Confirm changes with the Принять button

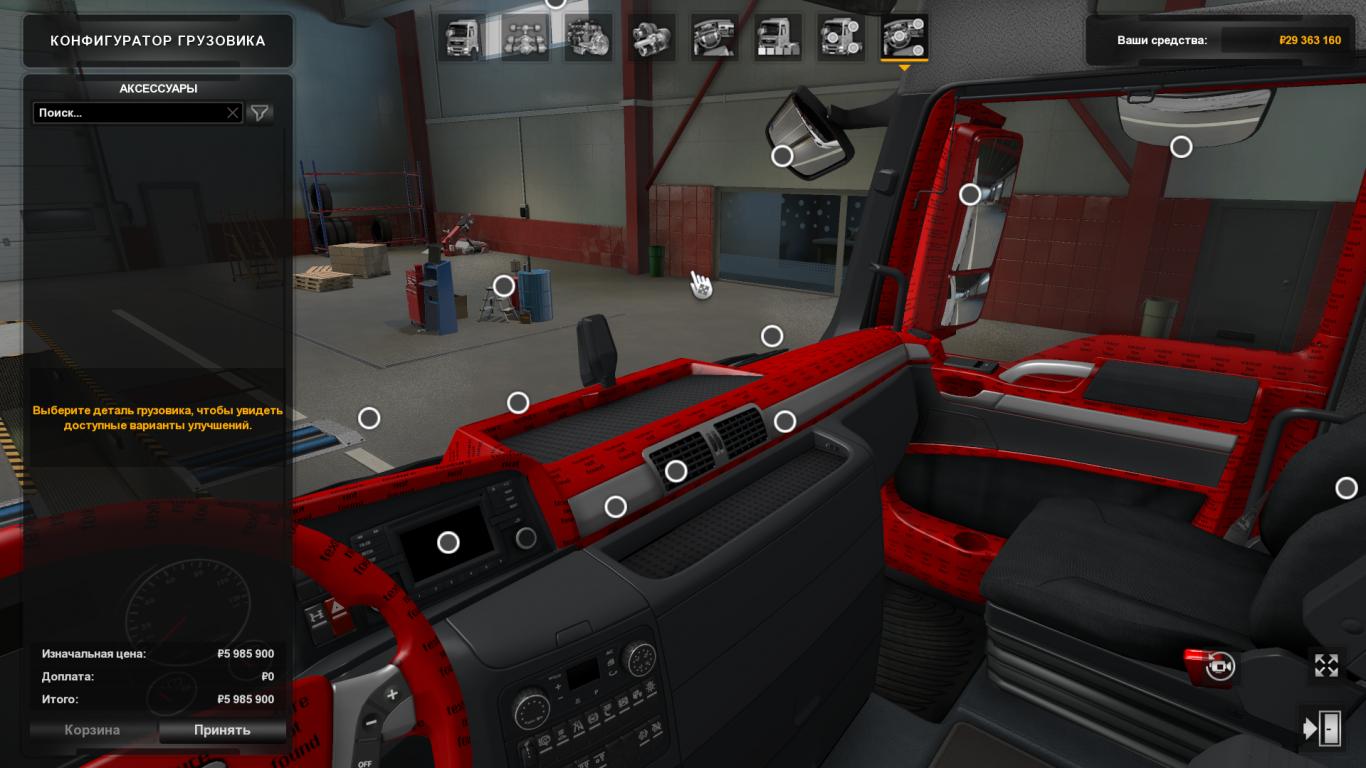(222, 730)
